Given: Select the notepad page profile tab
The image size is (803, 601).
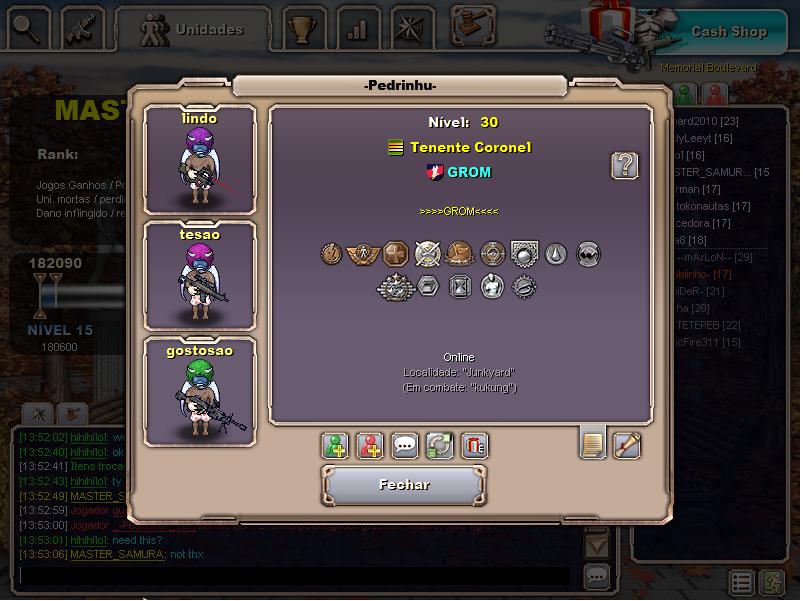Looking at the screenshot, I should pos(593,443).
